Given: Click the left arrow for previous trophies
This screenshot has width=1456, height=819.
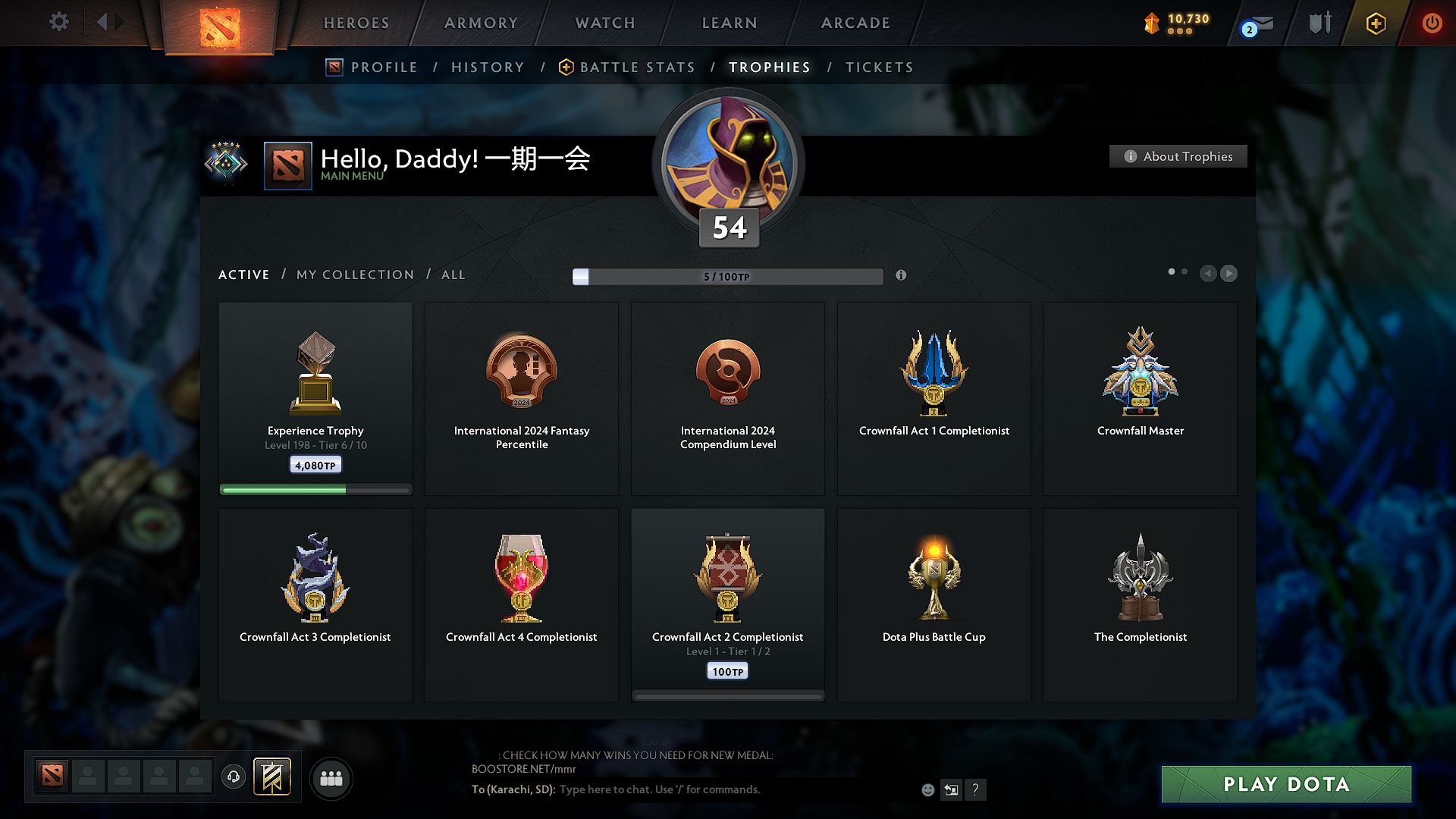Looking at the screenshot, I should pyautogui.click(x=1208, y=274).
